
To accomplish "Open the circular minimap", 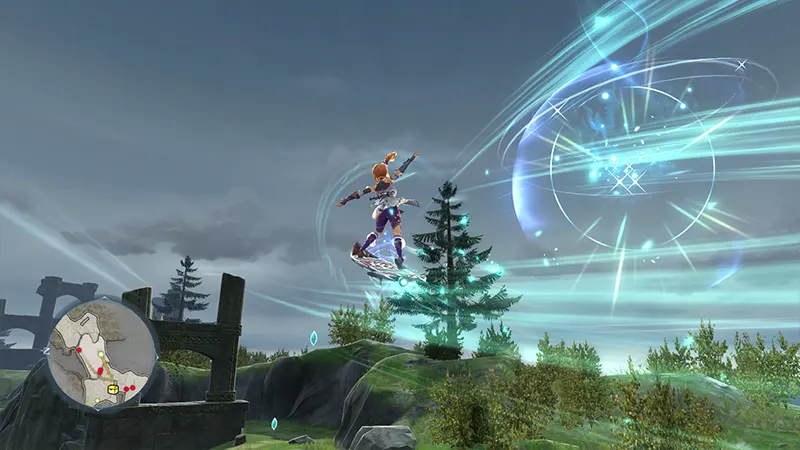I will pyautogui.click(x=102, y=353).
